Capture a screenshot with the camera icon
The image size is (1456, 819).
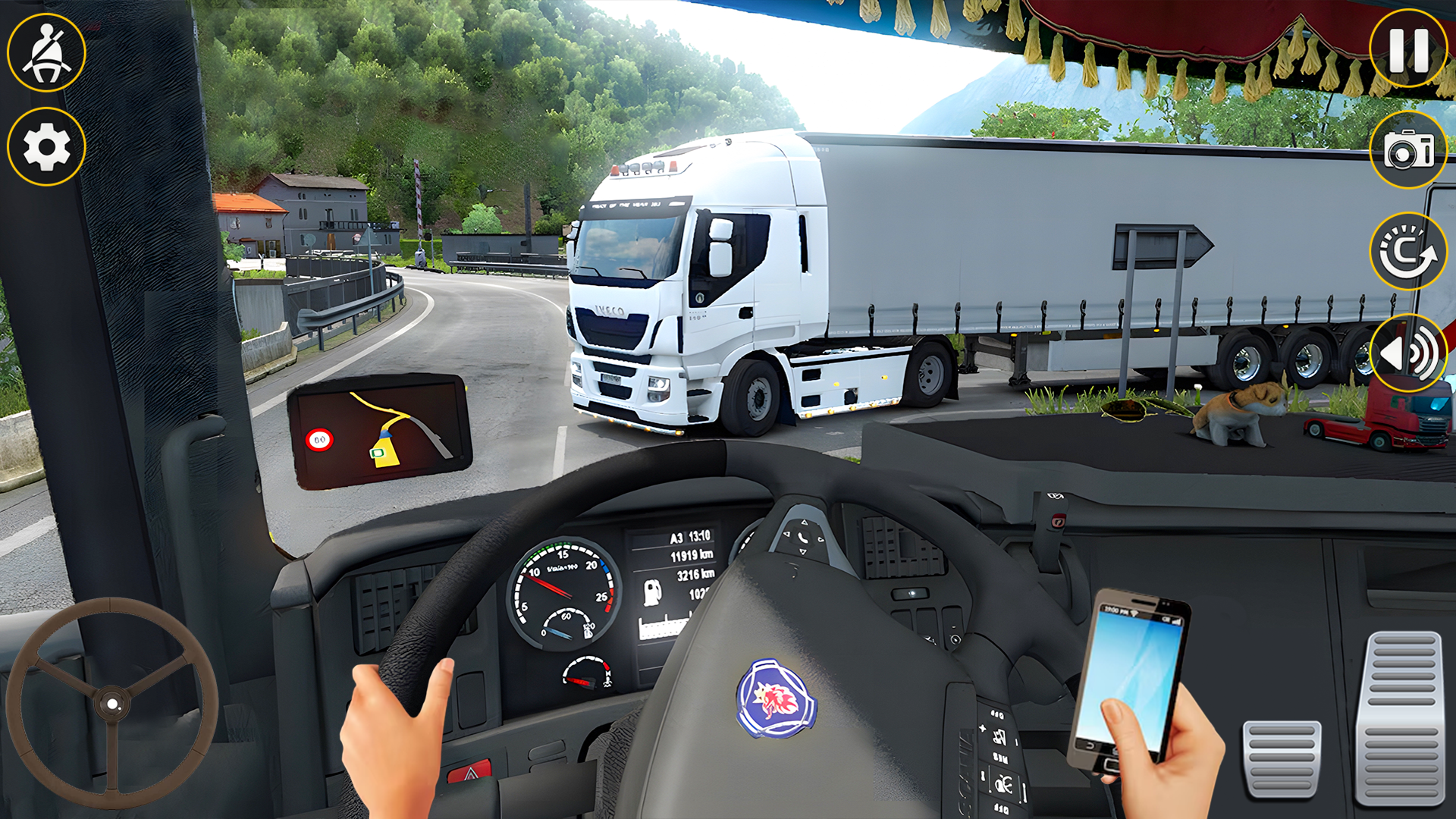point(1407,152)
